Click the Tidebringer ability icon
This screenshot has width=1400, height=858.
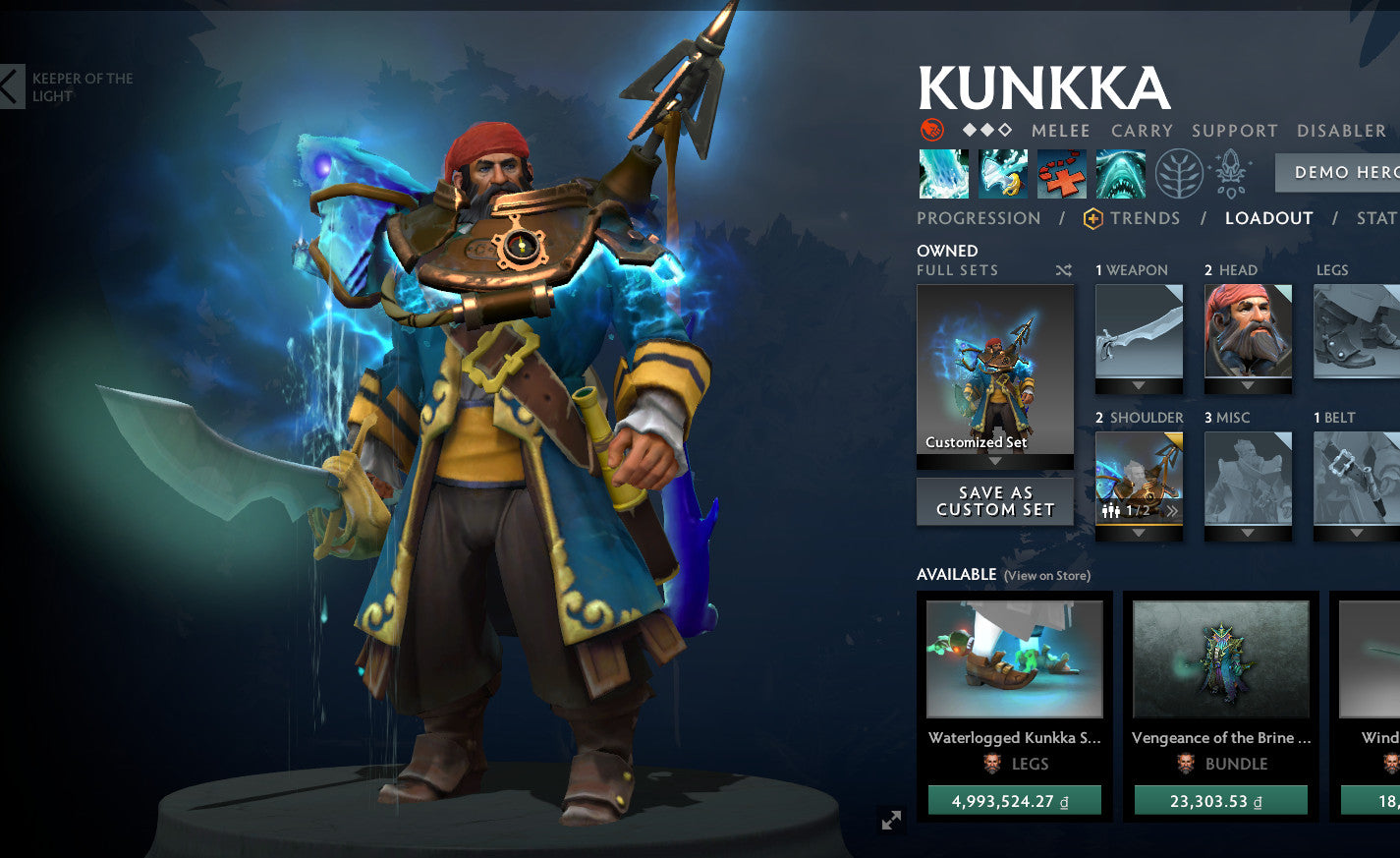tap(1003, 173)
